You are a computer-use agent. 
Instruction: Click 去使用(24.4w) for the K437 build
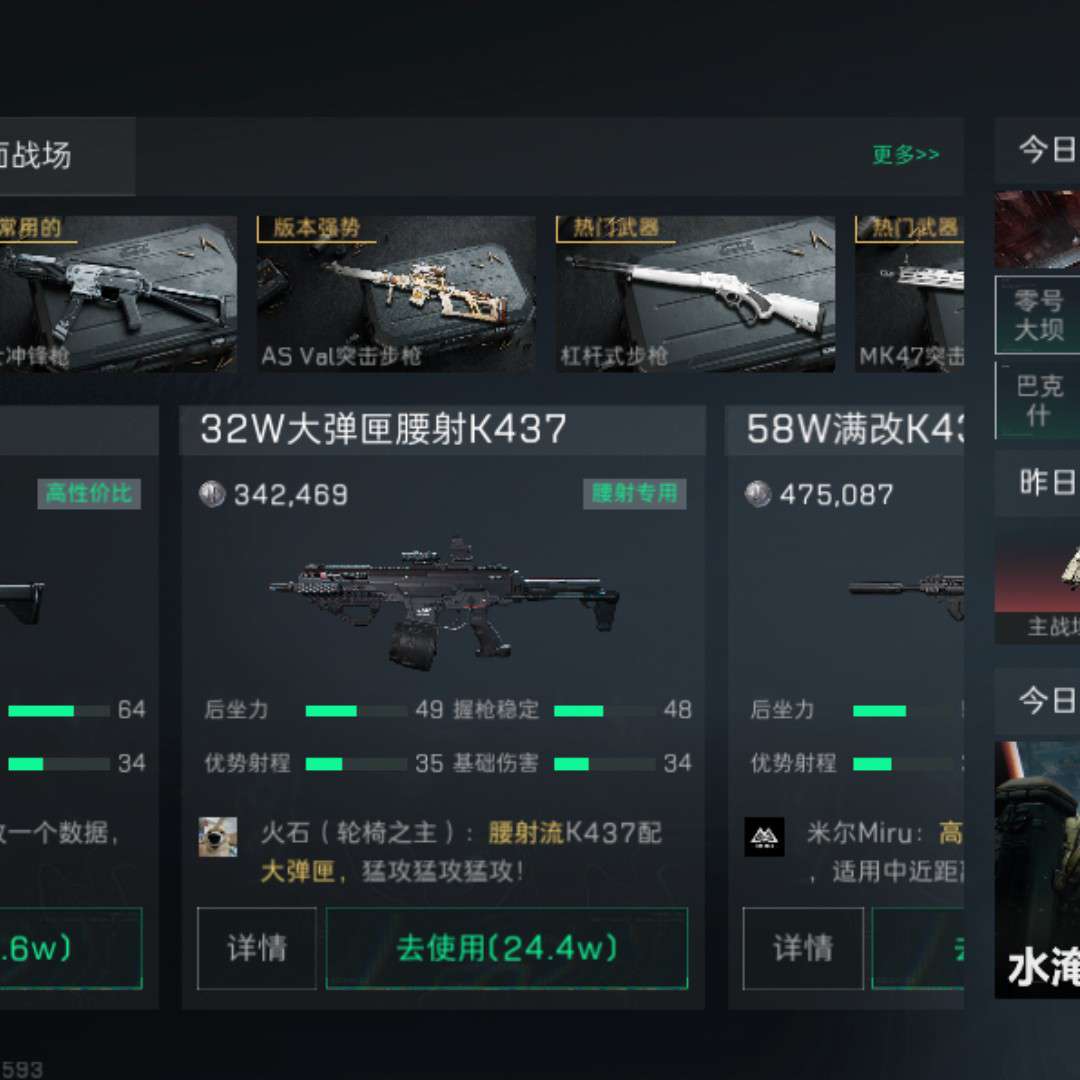click(507, 948)
